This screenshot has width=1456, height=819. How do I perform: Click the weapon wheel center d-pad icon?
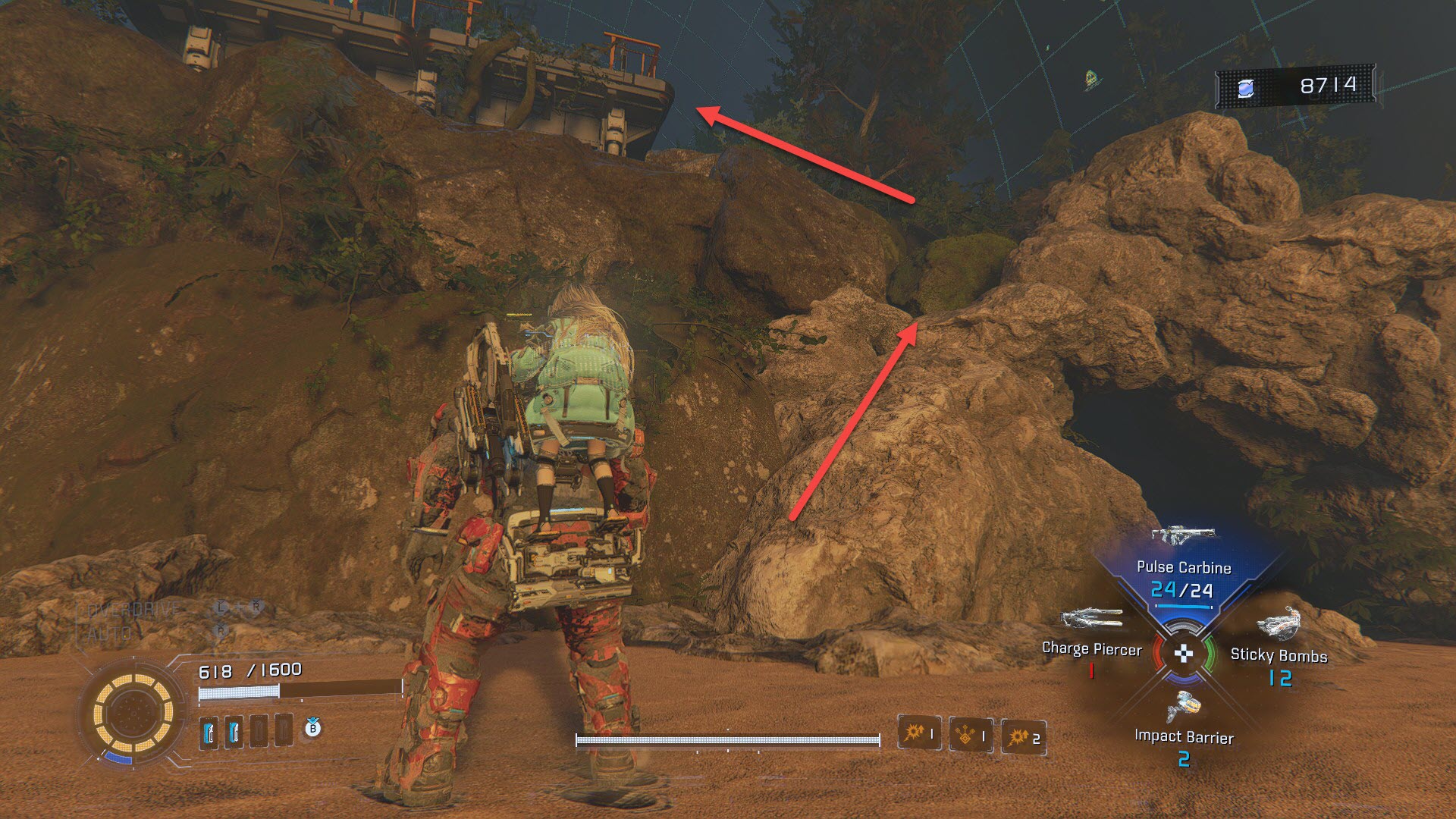[1184, 653]
